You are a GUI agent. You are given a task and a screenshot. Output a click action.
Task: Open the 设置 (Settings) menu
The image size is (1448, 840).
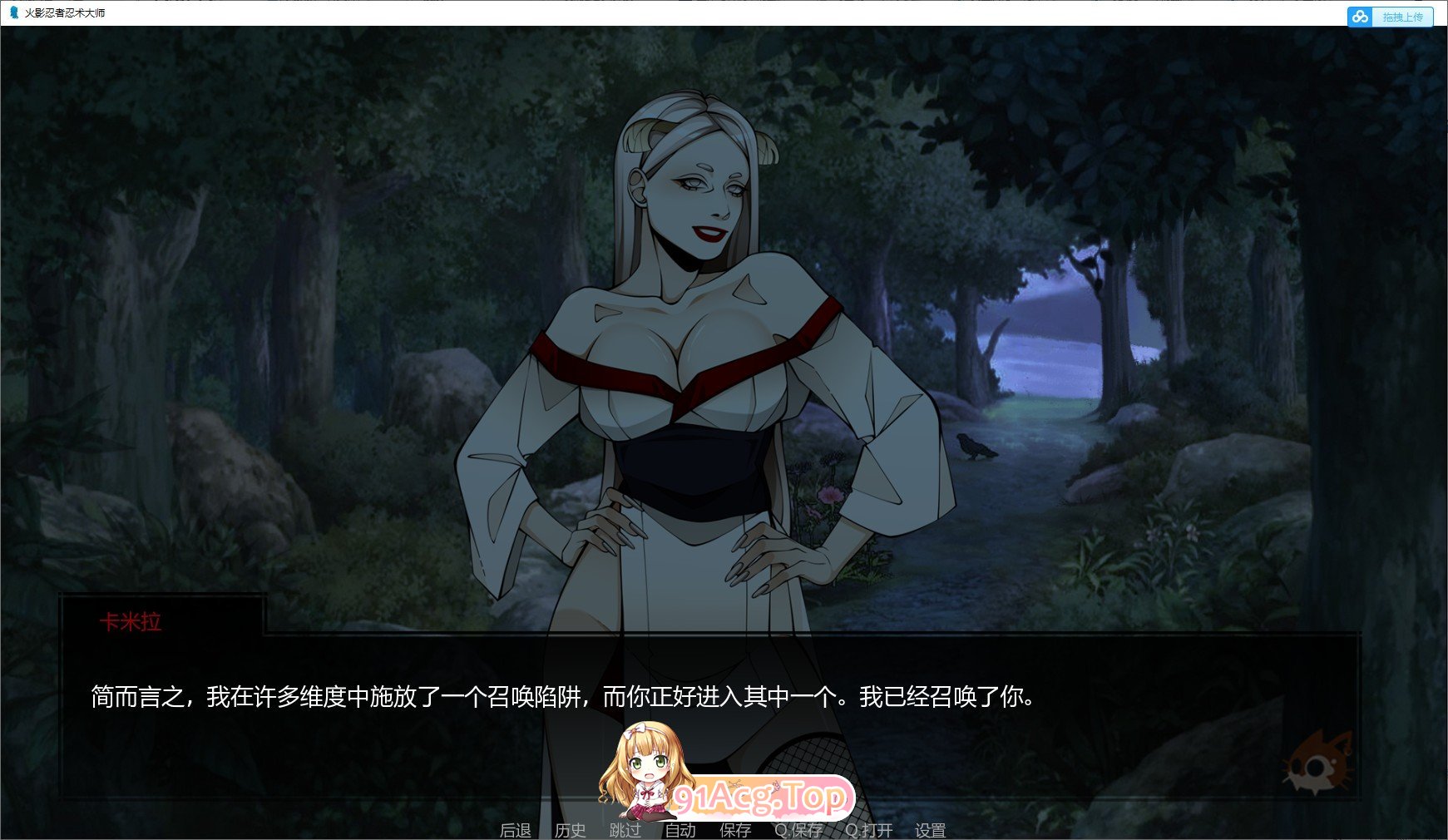[x=932, y=829]
